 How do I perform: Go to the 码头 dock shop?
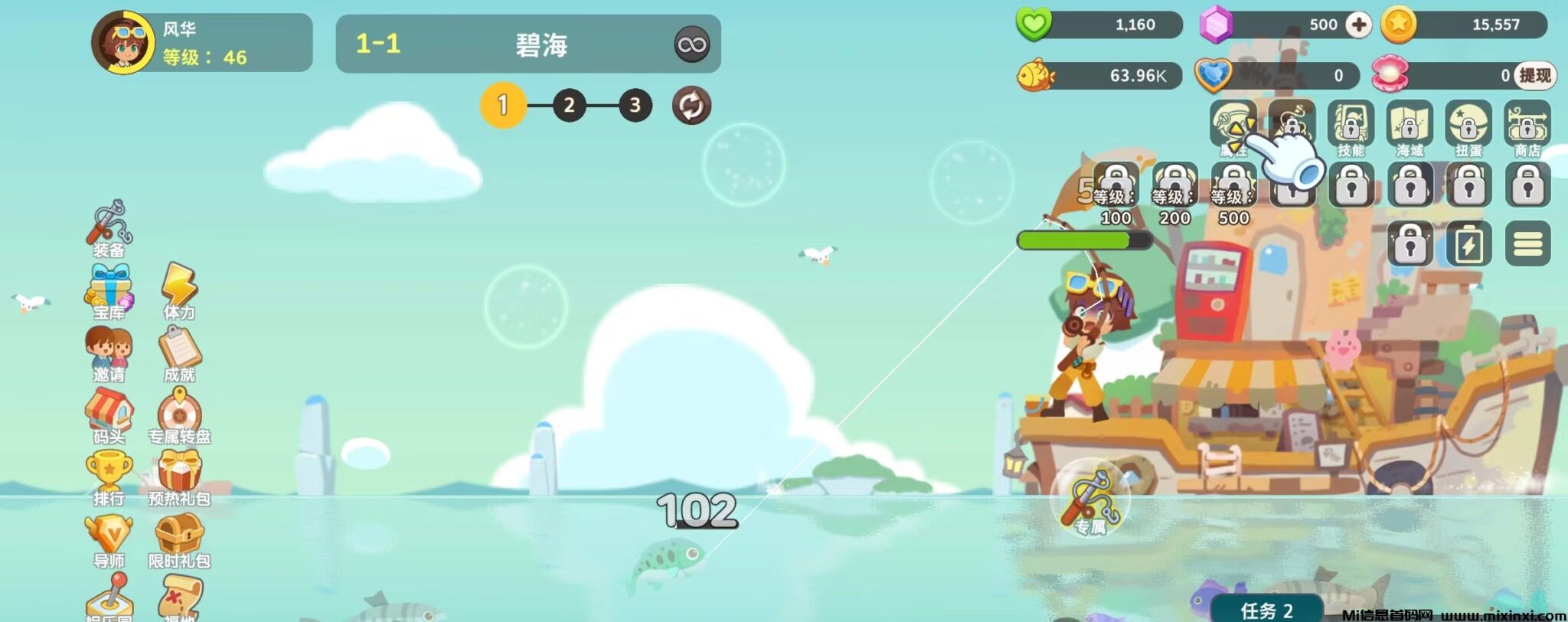[x=109, y=415]
